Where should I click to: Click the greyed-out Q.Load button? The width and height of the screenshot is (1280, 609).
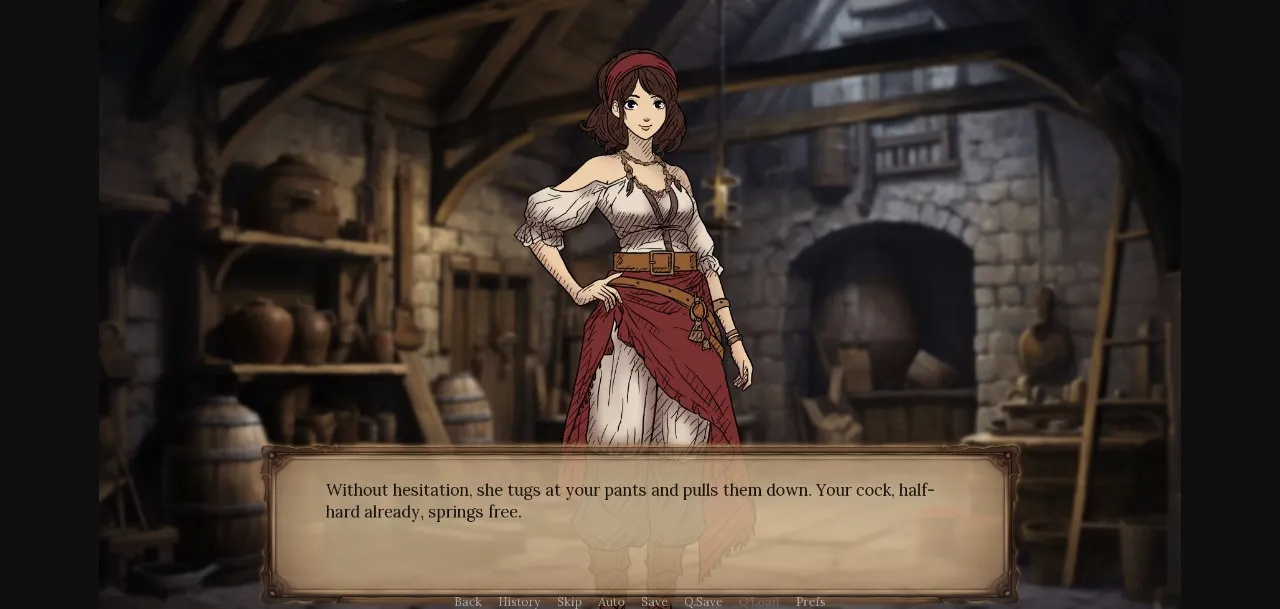(759, 601)
